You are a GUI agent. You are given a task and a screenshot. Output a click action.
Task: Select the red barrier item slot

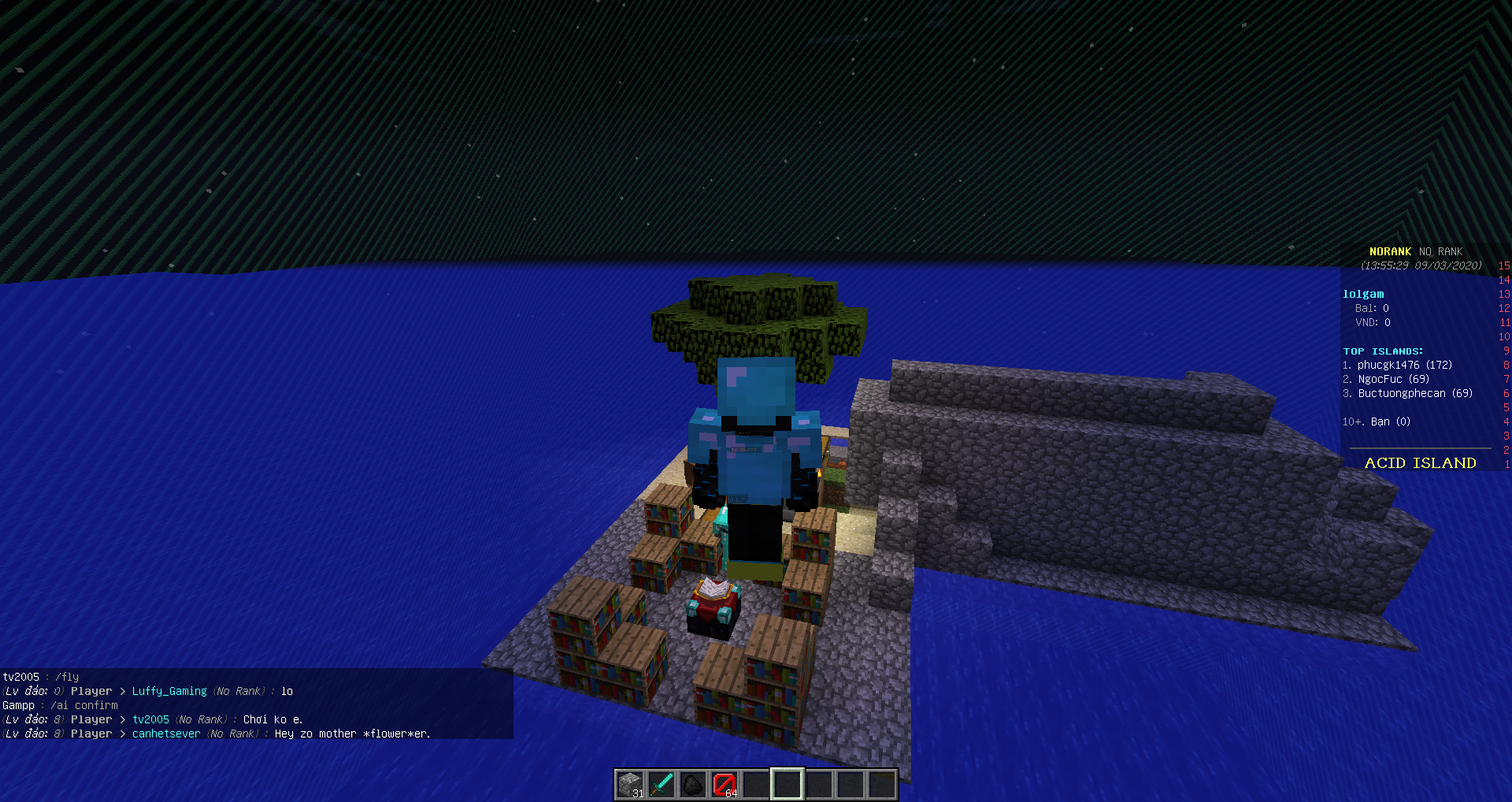tap(724, 785)
